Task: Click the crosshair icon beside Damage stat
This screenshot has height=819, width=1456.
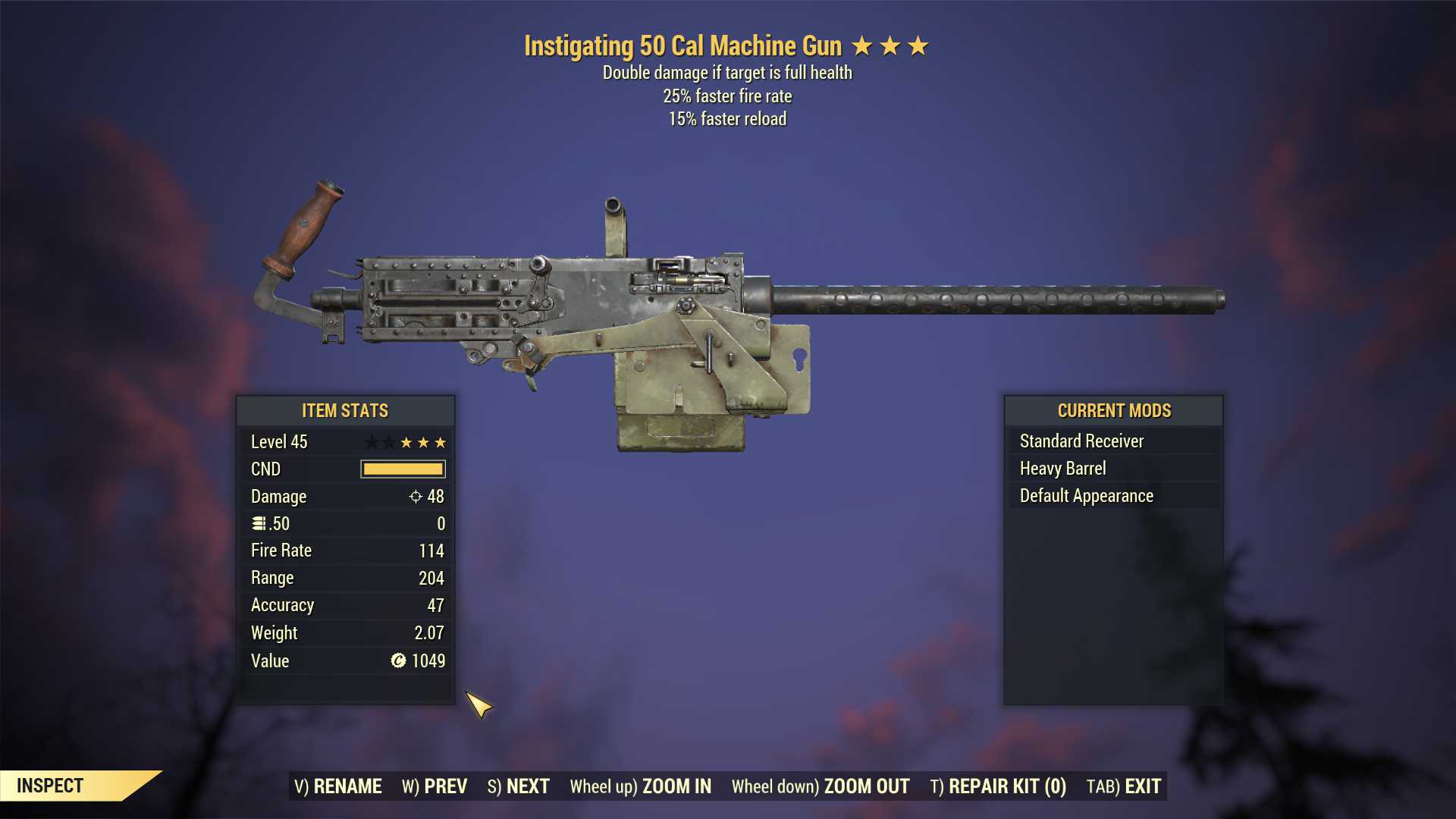Action: coord(415,497)
